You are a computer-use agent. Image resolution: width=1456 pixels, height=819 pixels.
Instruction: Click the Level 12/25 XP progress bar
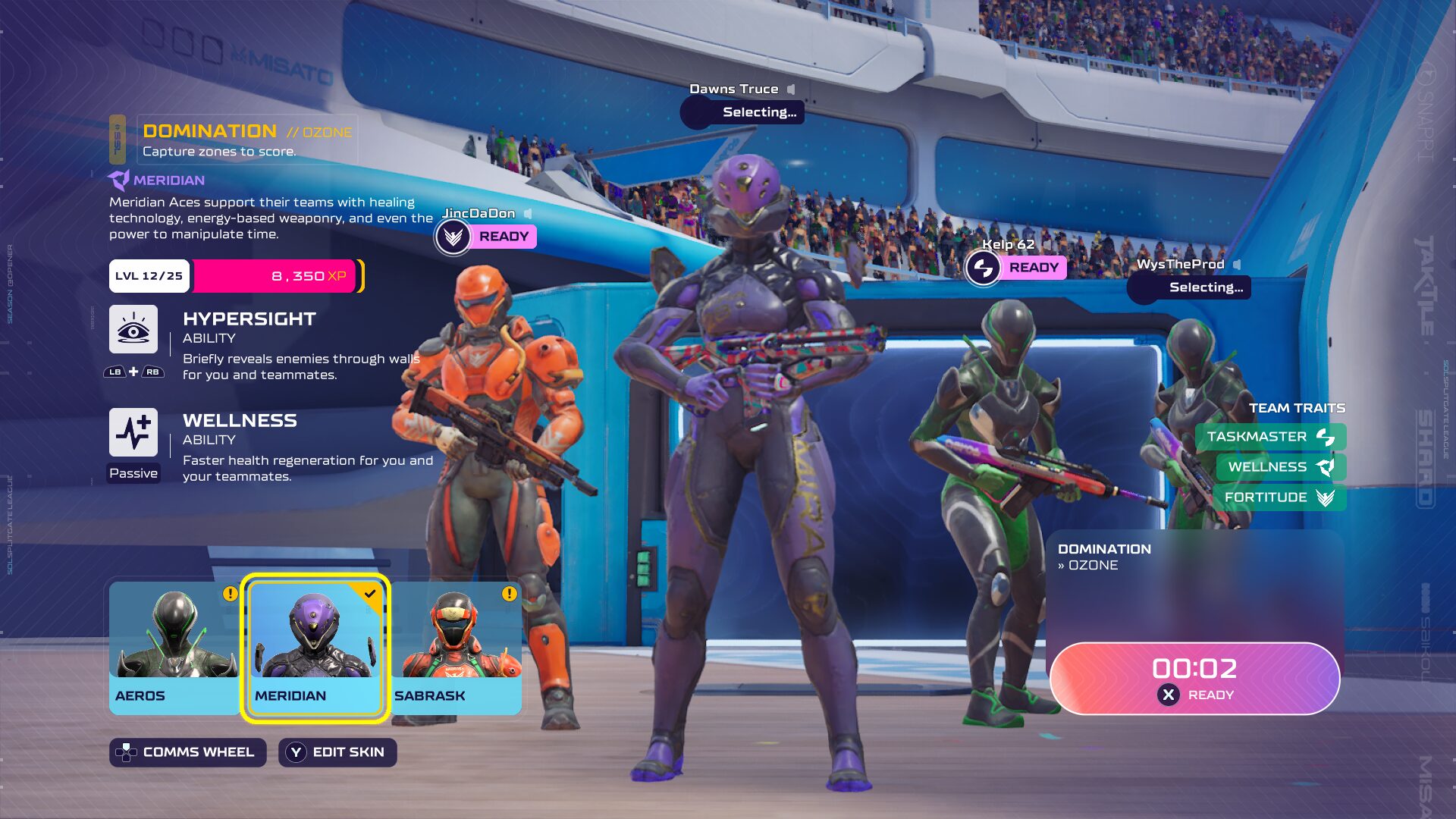click(237, 276)
